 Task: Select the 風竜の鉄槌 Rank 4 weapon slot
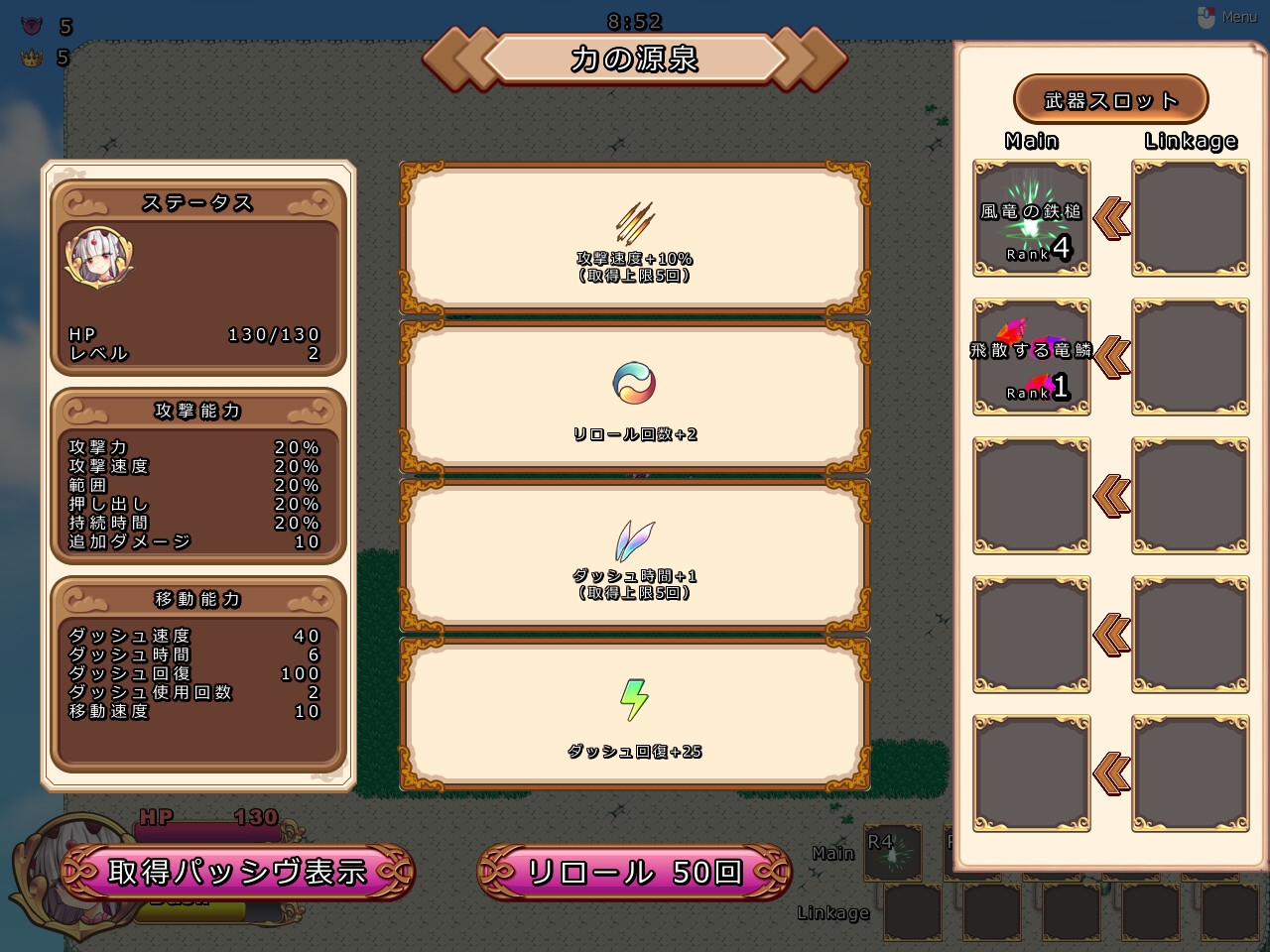1032,218
